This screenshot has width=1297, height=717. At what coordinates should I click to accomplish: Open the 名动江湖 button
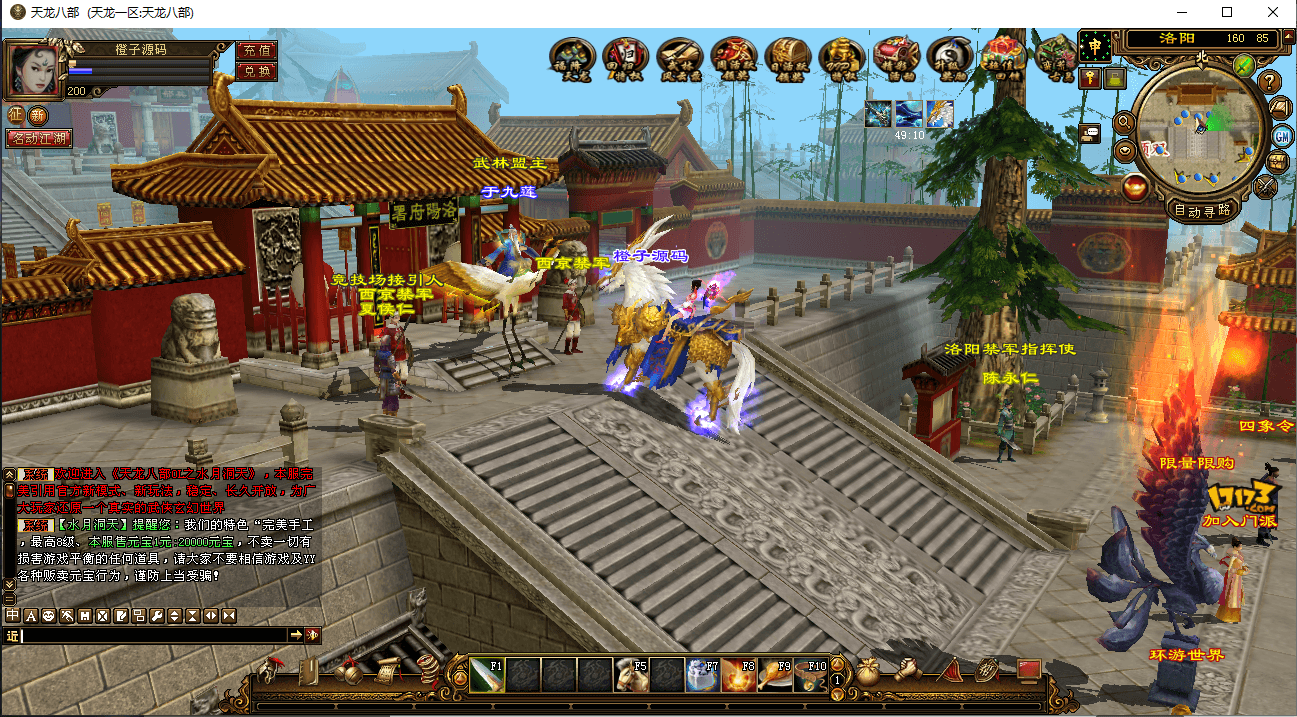pyautogui.click(x=39, y=138)
